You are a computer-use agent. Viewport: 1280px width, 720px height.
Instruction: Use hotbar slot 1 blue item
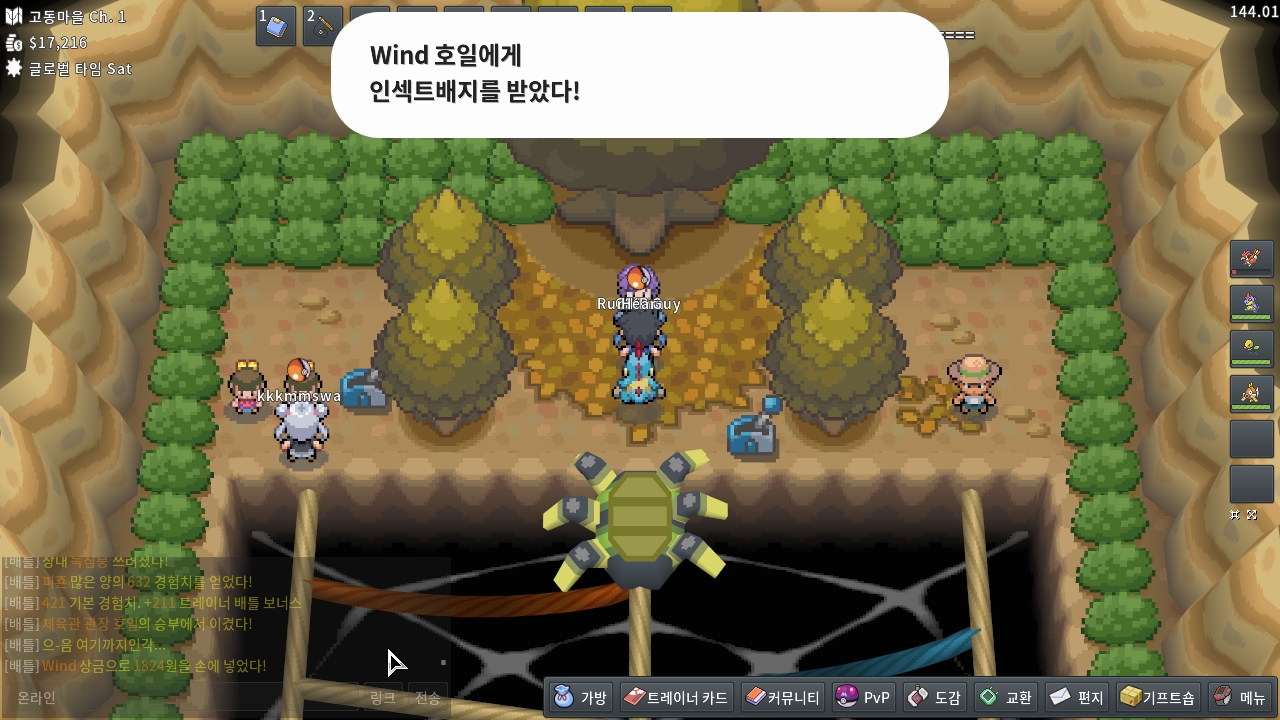[276, 26]
